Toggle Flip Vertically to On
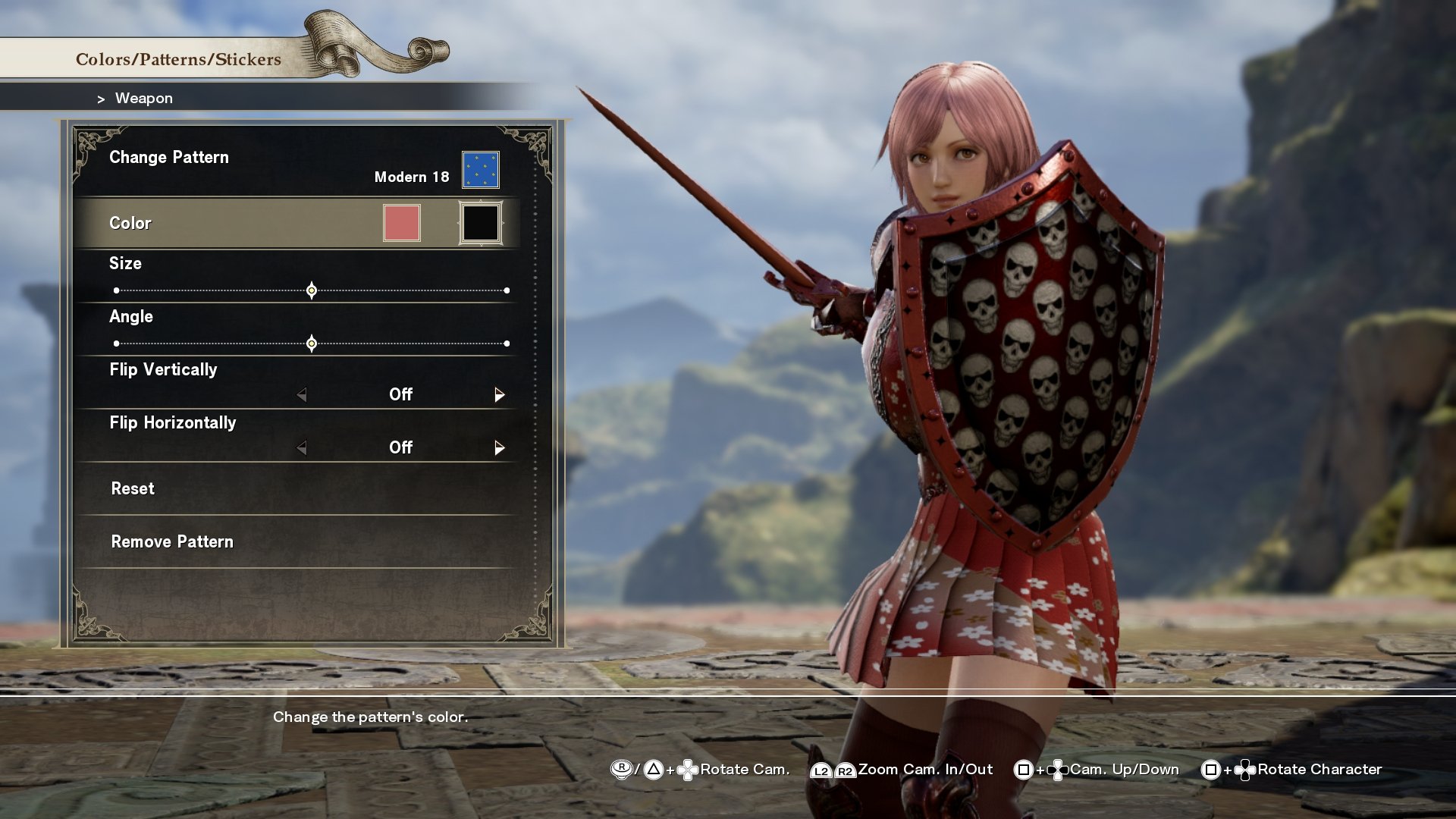The height and width of the screenshot is (819, 1456). pos(500,394)
